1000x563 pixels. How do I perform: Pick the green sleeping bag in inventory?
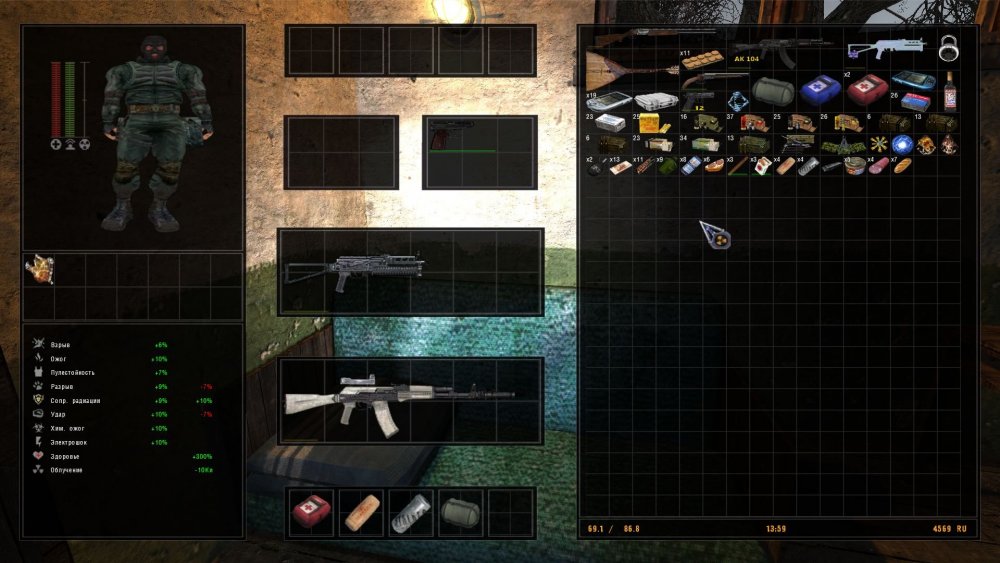pyautogui.click(x=772, y=91)
